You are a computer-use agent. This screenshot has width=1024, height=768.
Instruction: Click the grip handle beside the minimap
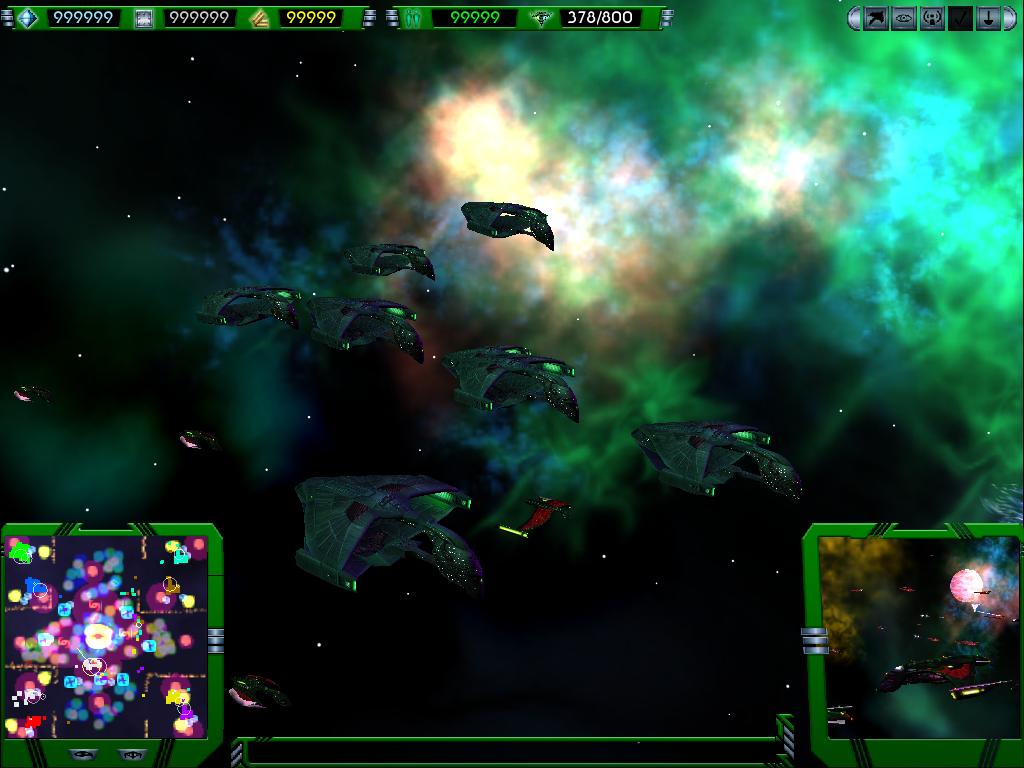[x=215, y=640]
